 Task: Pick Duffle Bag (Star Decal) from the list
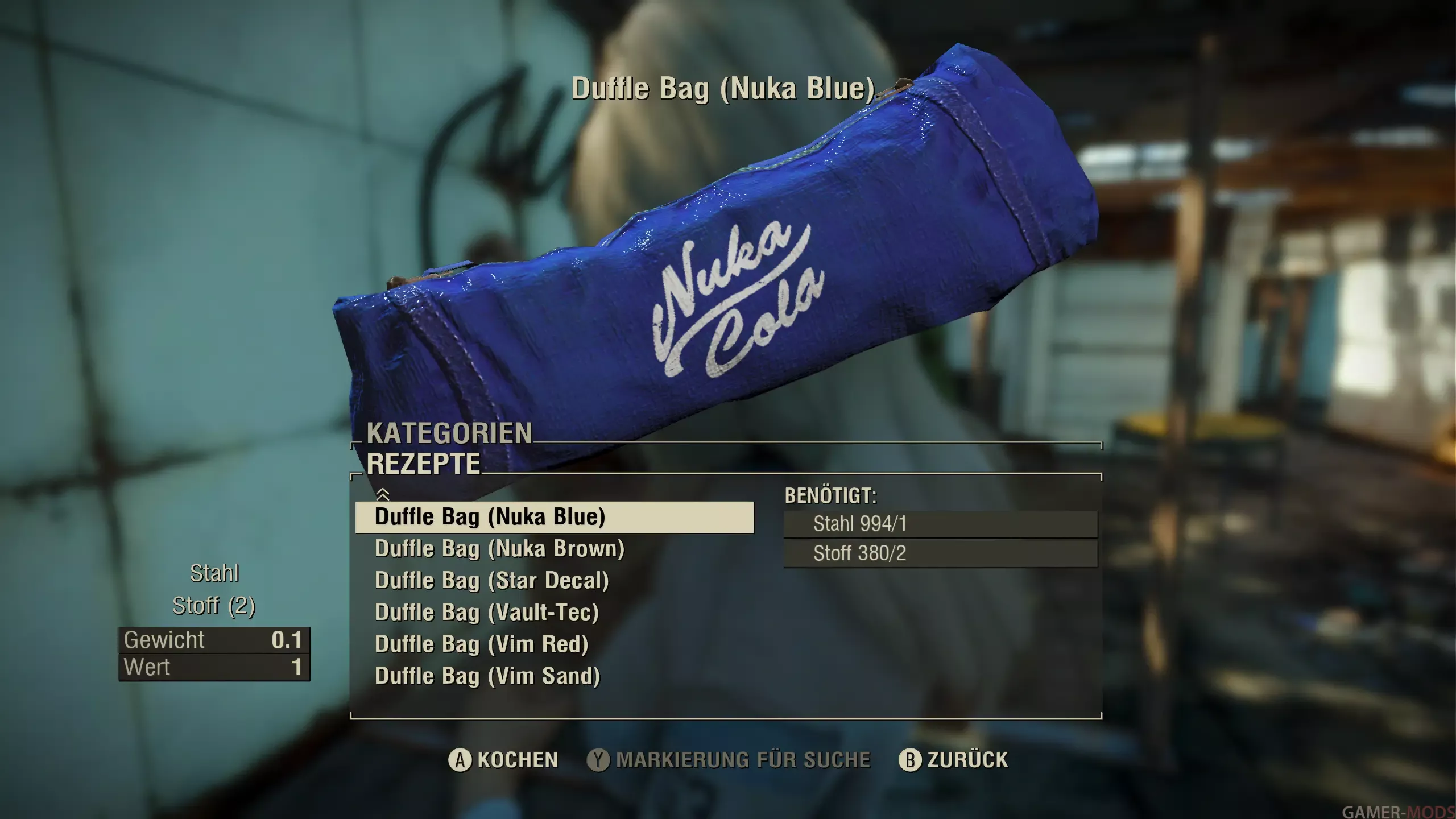pyautogui.click(x=491, y=581)
